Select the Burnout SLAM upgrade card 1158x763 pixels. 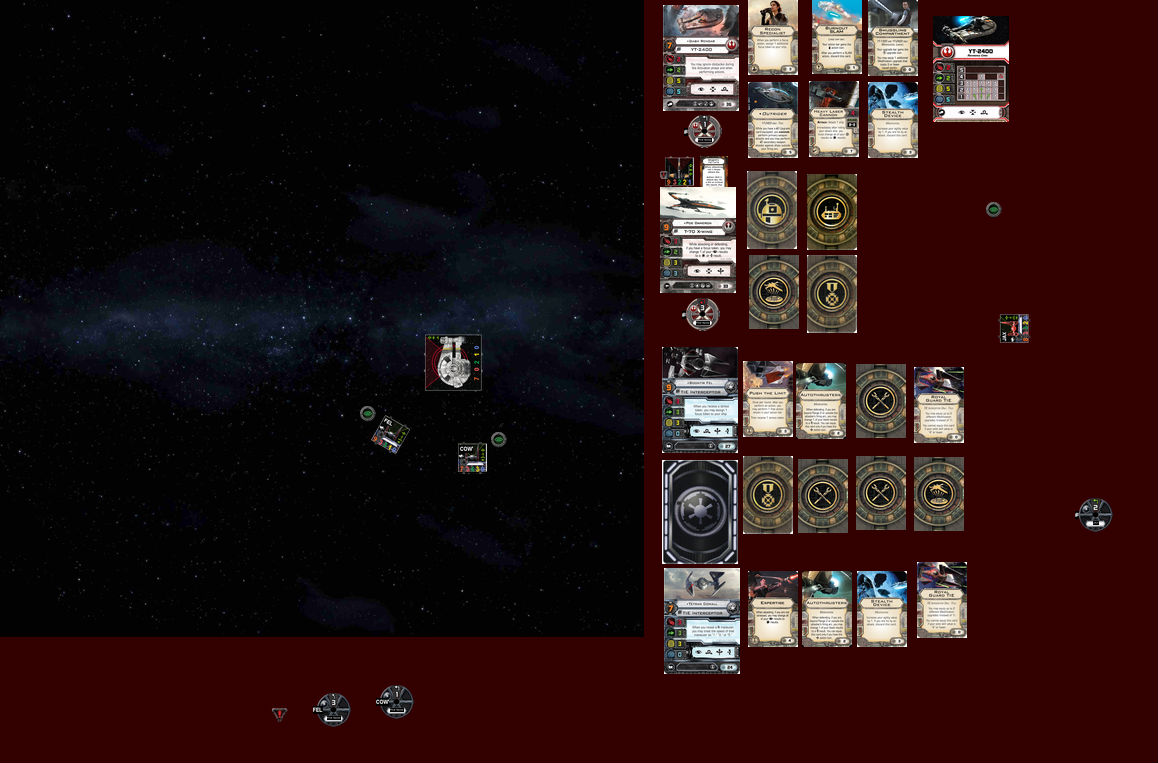coord(836,37)
